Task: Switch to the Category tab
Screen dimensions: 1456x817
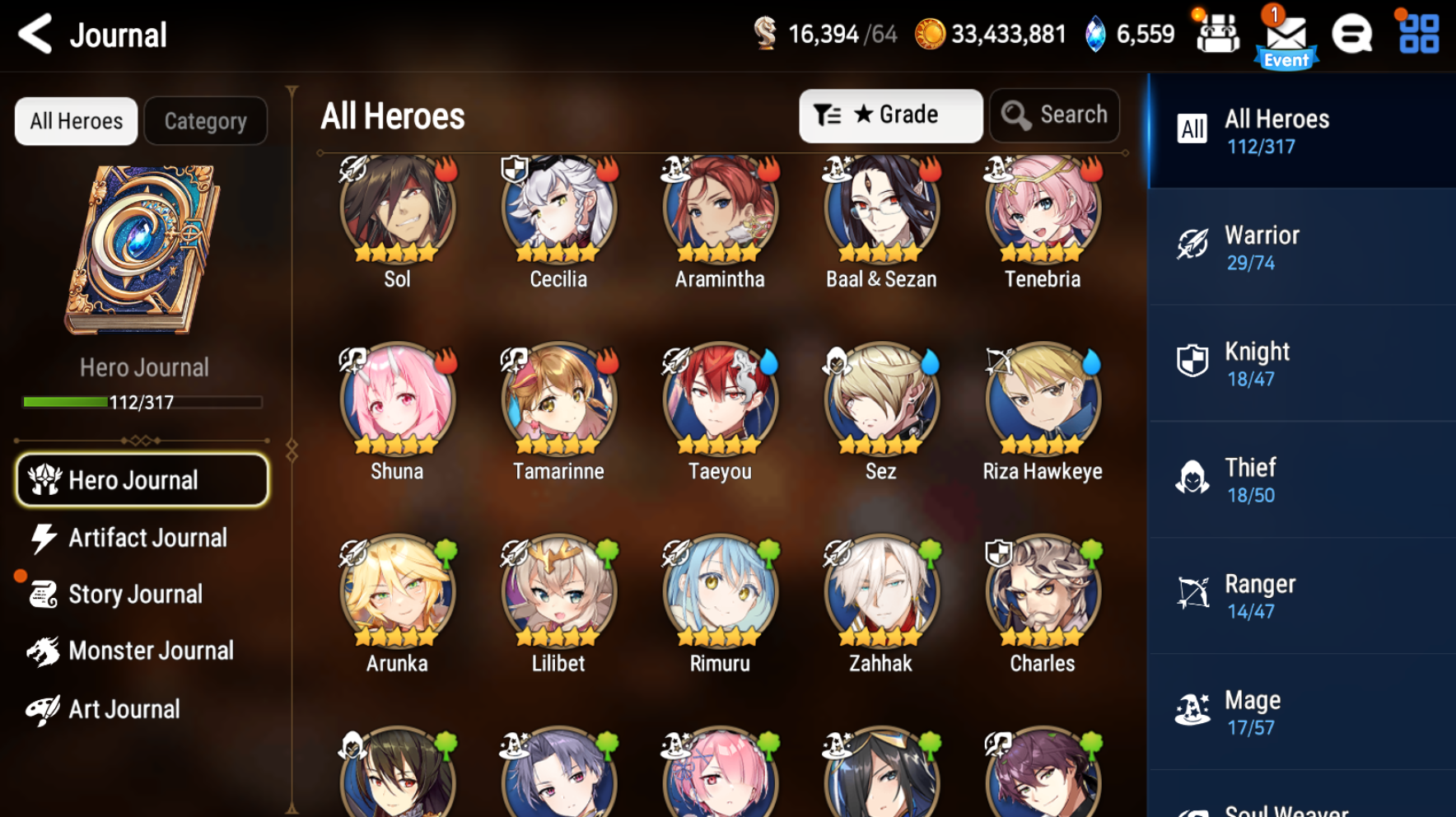Action: pyautogui.click(x=205, y=120)
